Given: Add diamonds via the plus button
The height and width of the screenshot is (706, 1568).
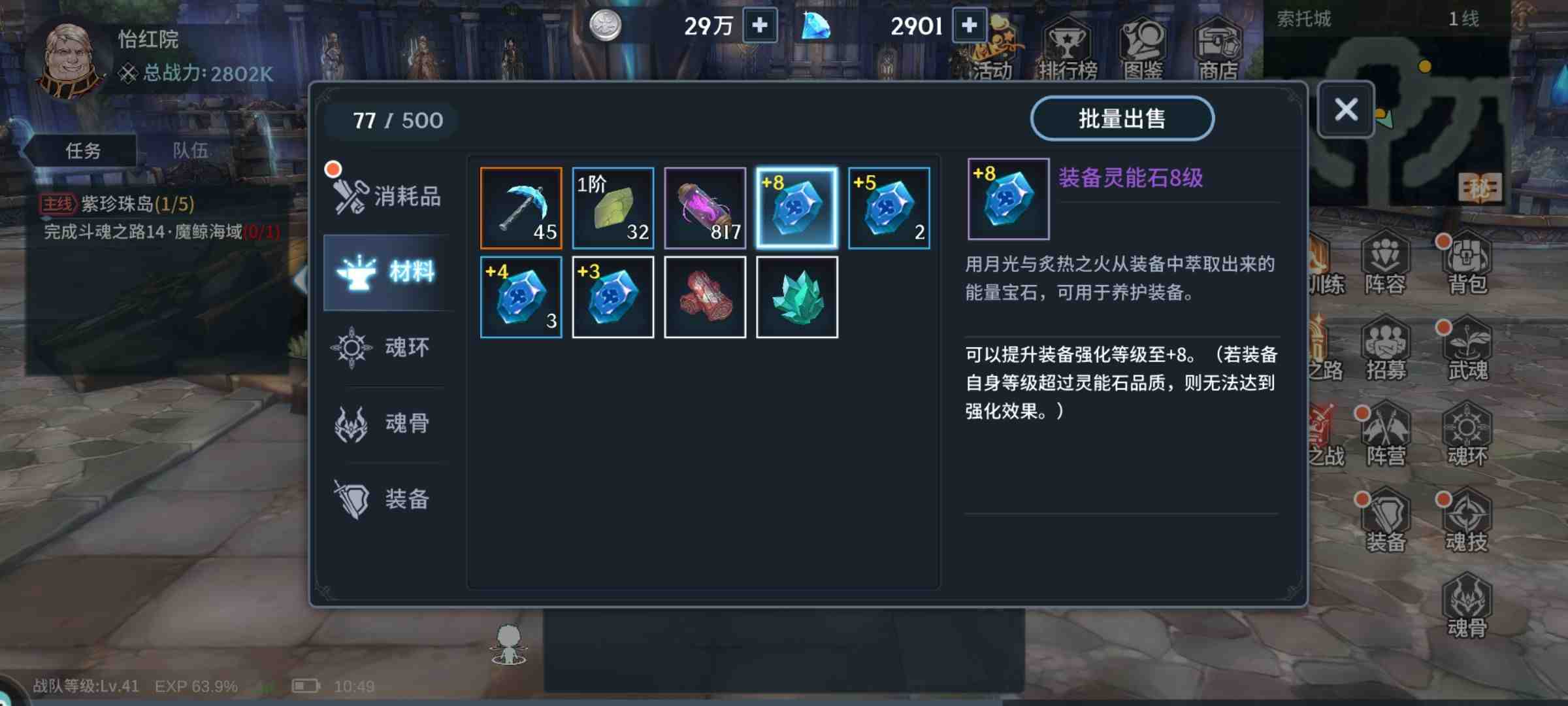Looking at the screenshot, I should (968, 25).
